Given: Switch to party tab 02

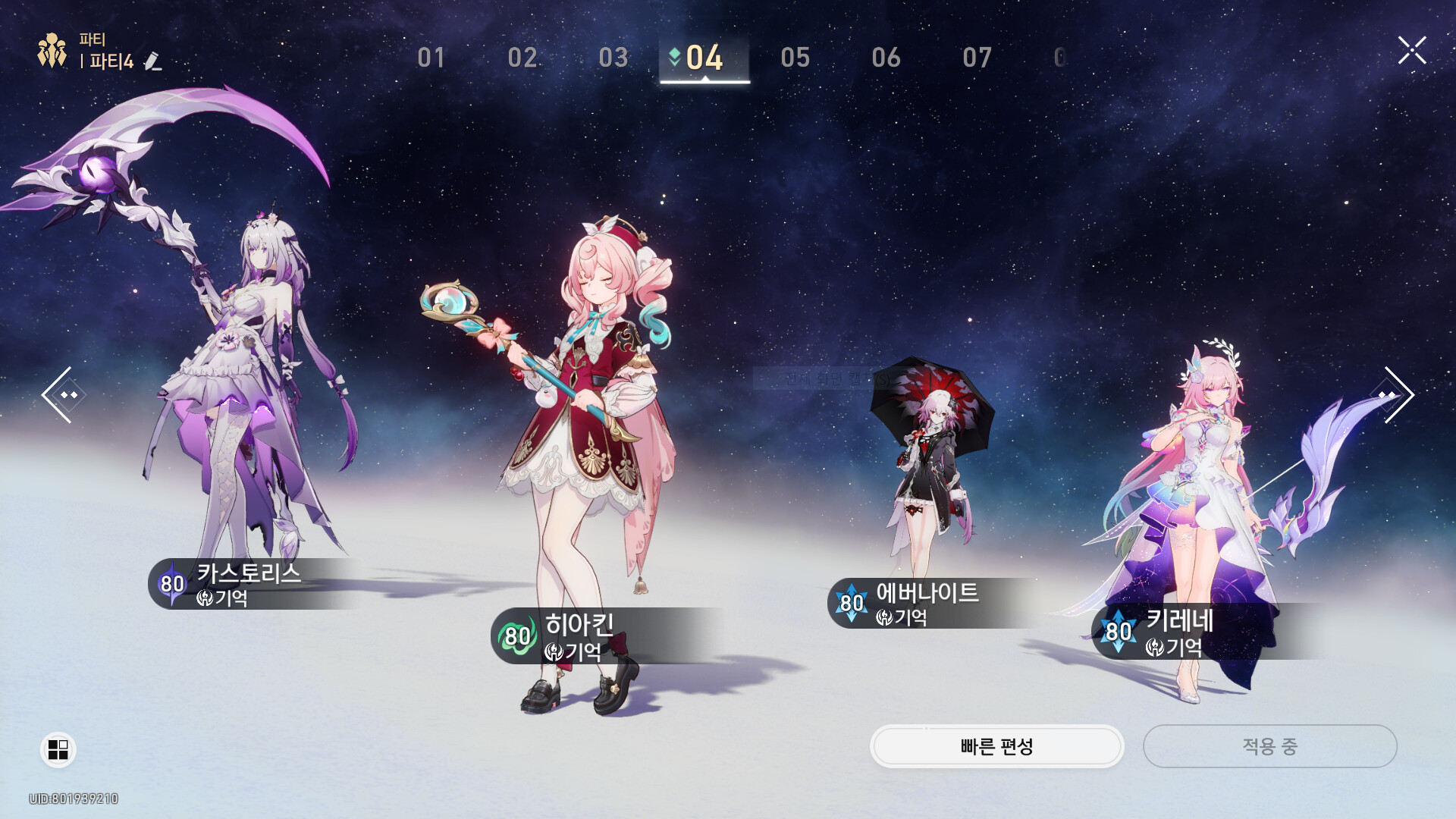Looking at the screenshot, I should [522, 58].
